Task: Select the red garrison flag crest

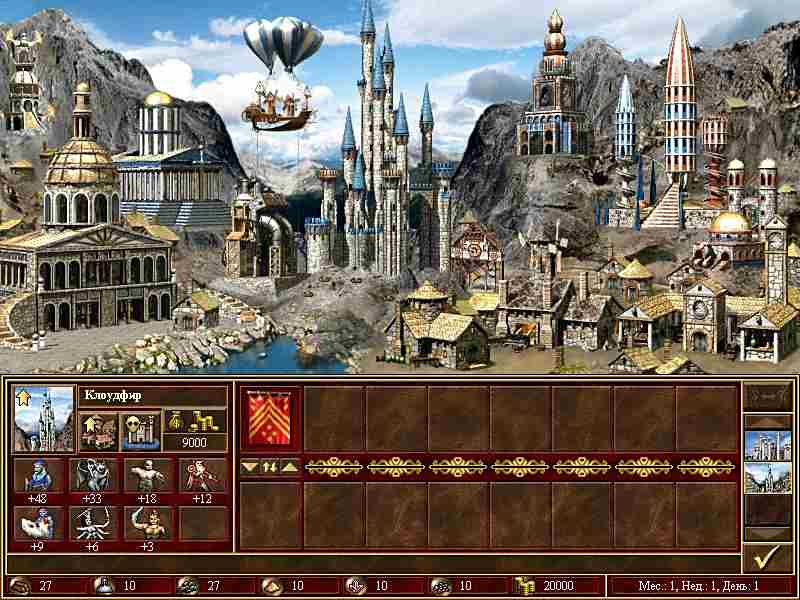Action: pyautogui.click(x=271, y=420)
